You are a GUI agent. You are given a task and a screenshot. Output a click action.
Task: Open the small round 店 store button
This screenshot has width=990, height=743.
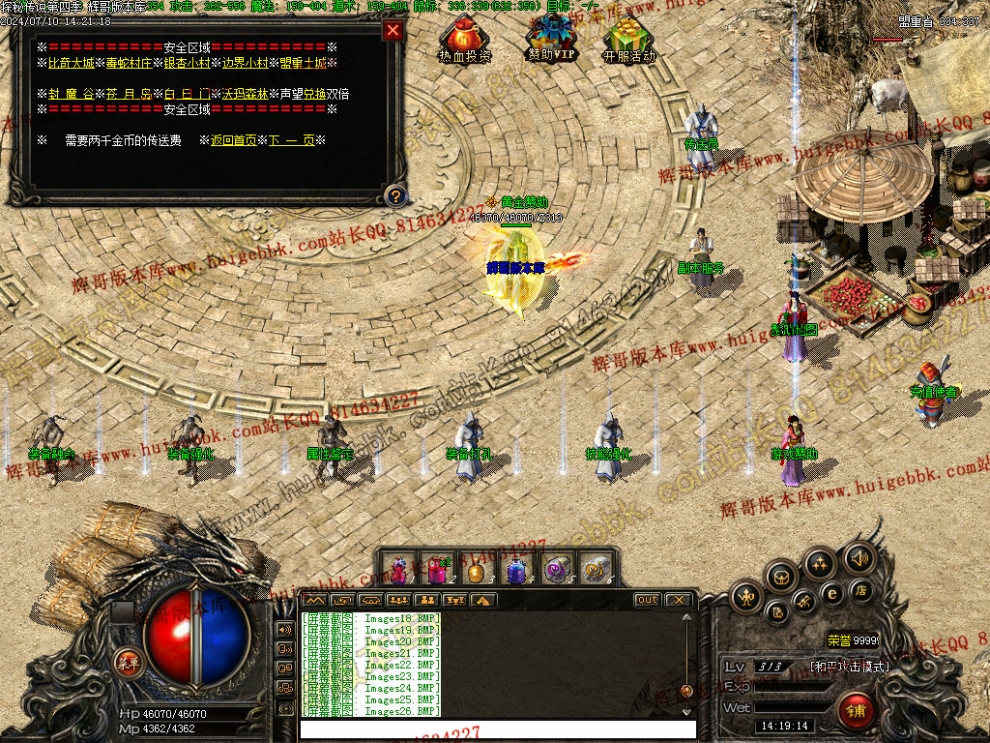(x=860, y=590)
